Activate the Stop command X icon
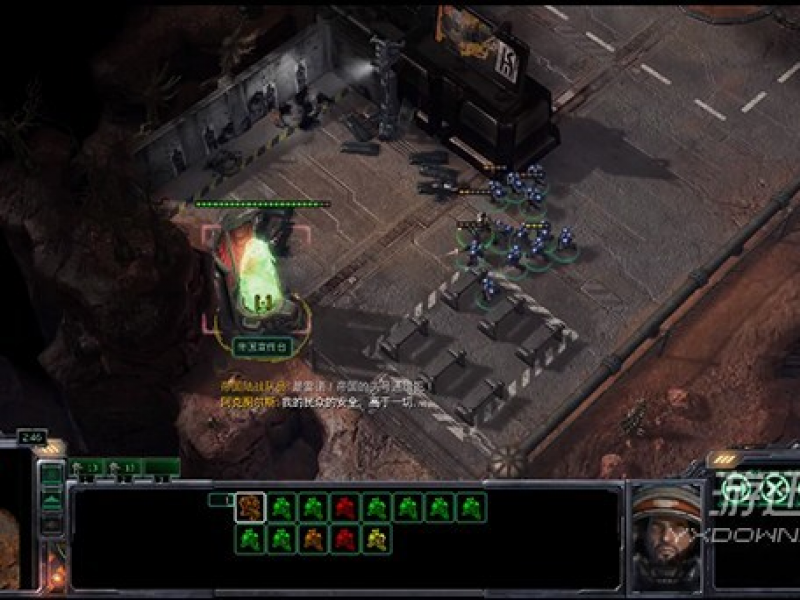800x600 pixels. [x=775, y=489]
